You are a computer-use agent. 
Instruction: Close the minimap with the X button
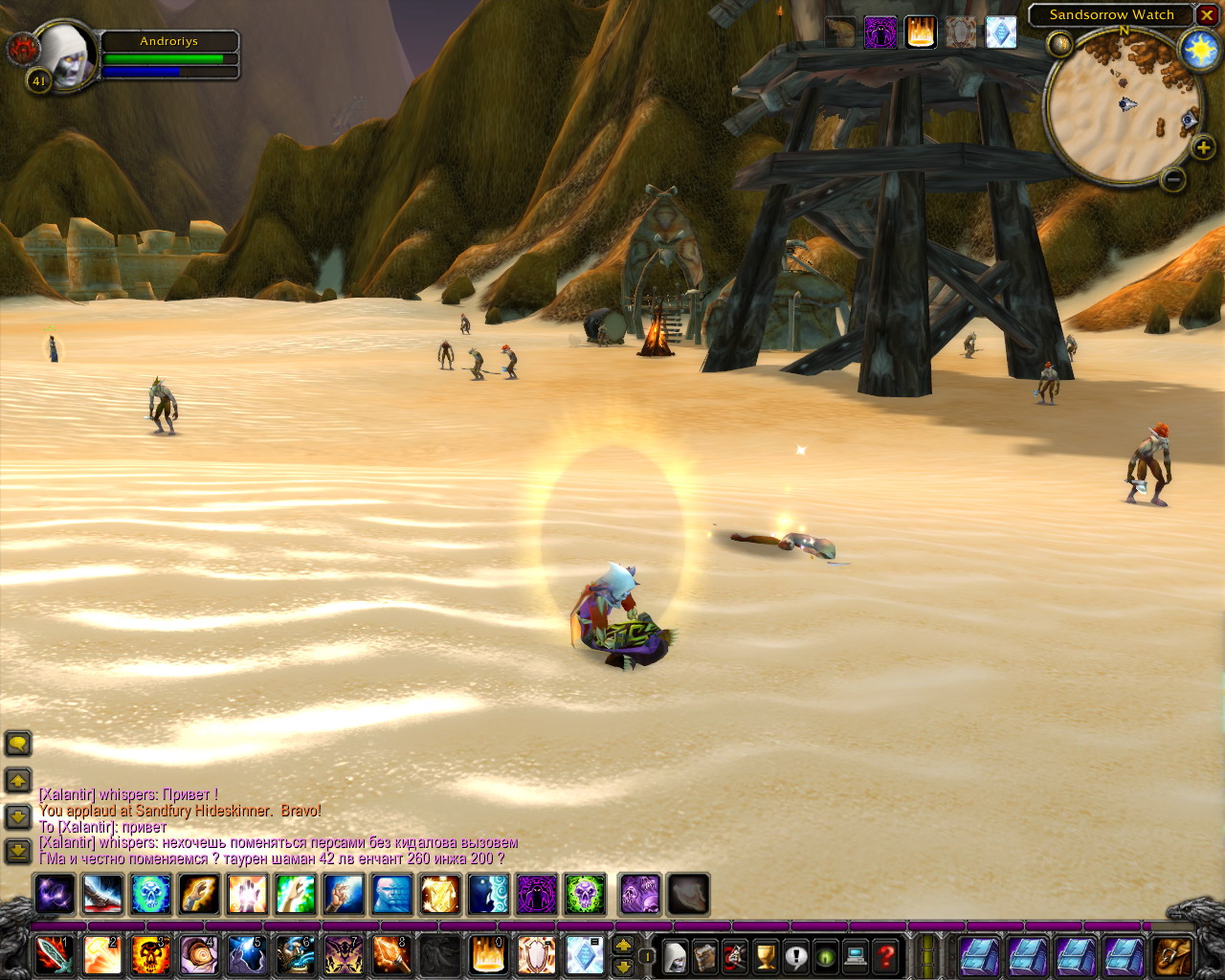[x=1207, y=15]
